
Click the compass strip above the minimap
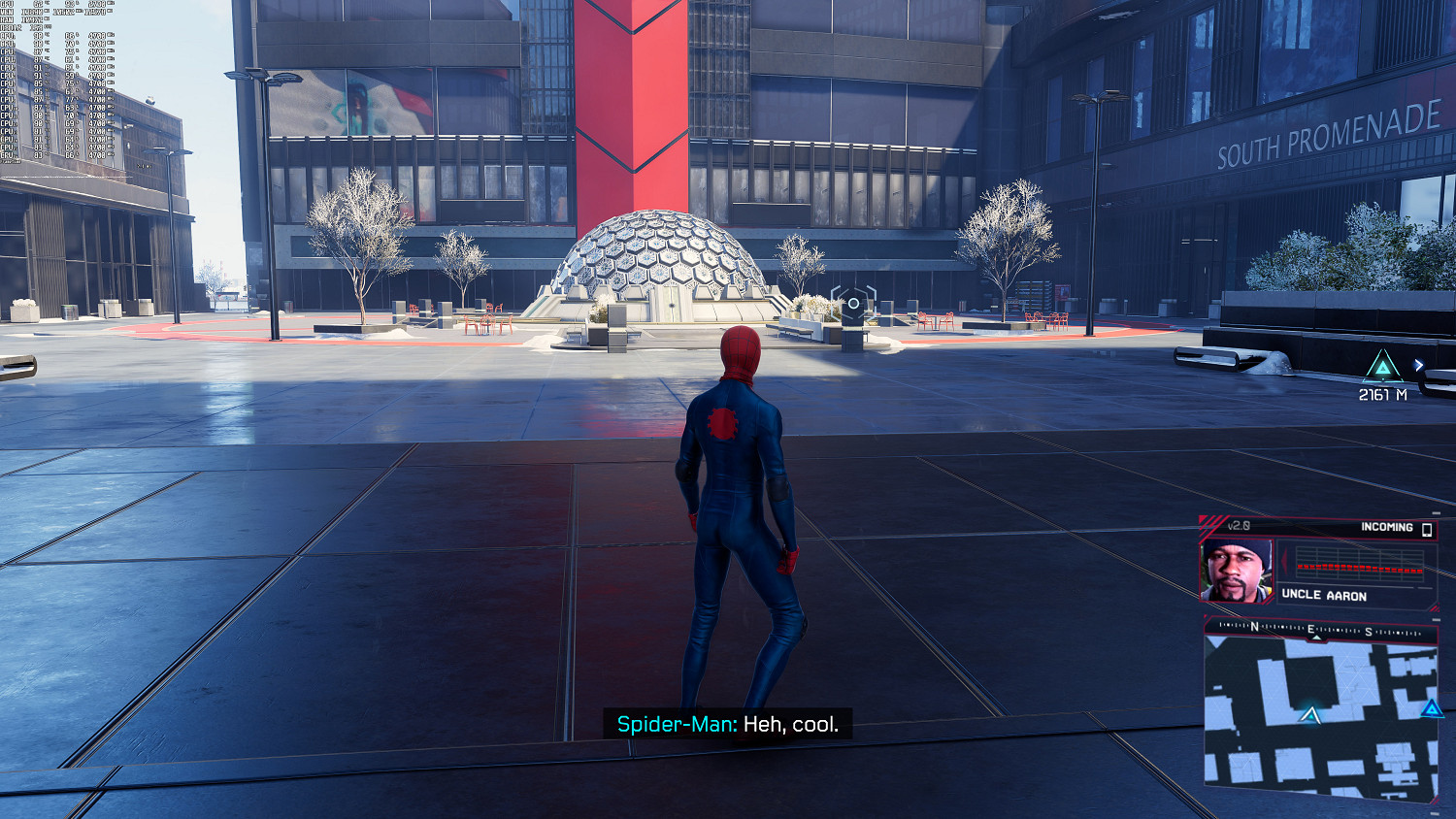[x=1320, y=630]
